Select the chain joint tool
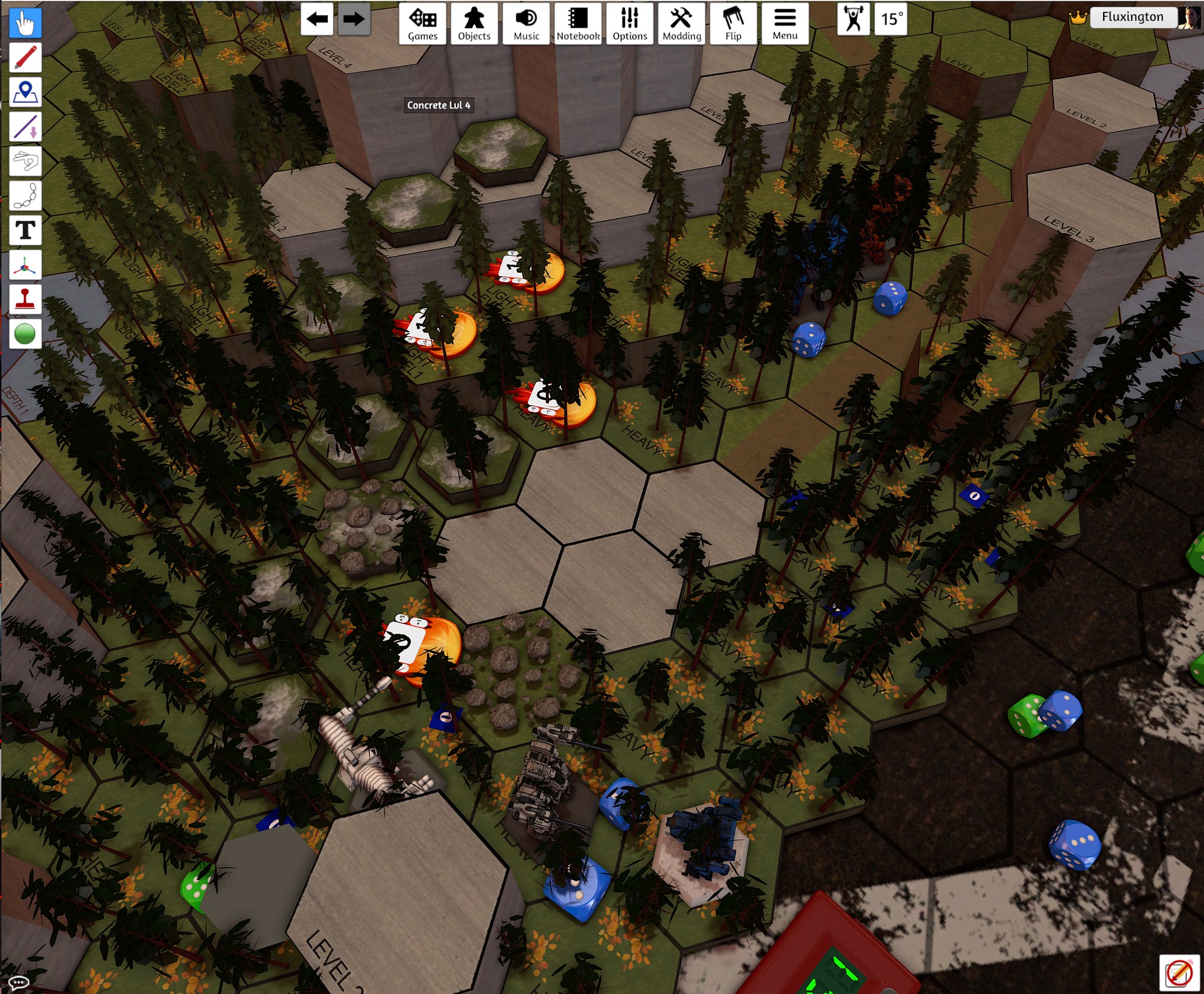Screen dimensions: 1204x994 25,196
